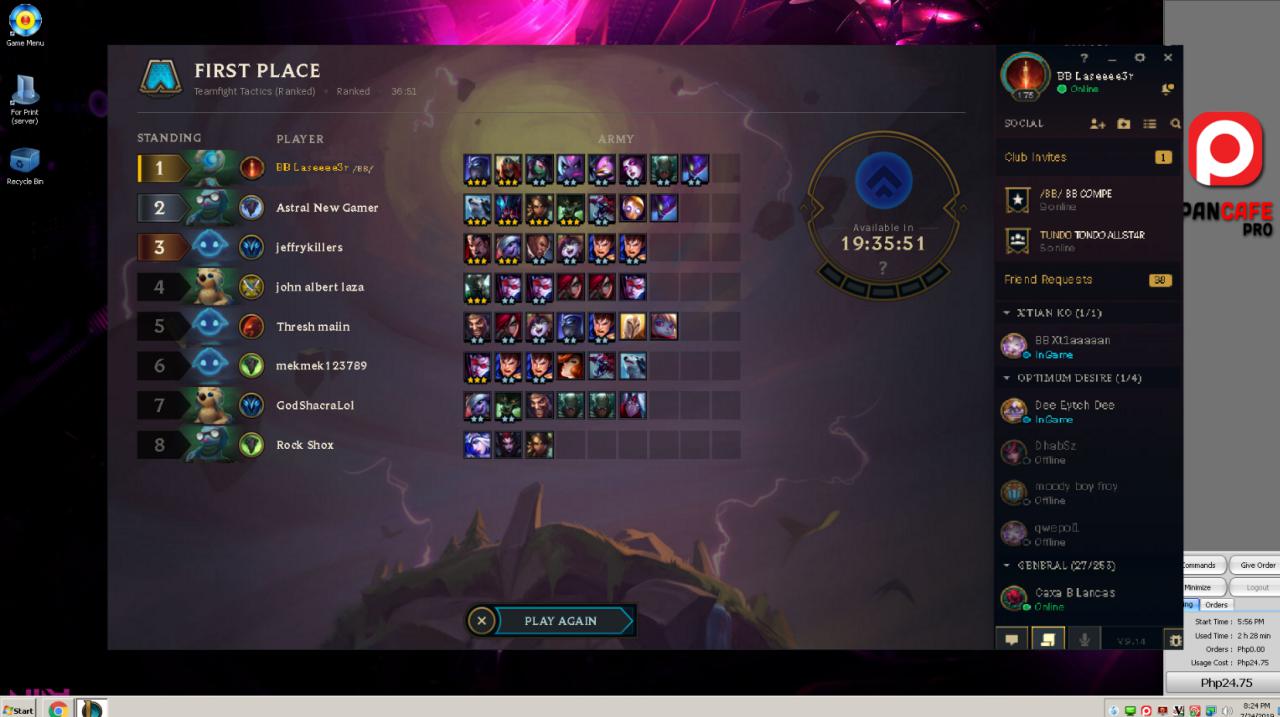The image size is (1280, 717).
Task: Select friend Dee Eytch Dee
Action: (x=1074, y=410)
